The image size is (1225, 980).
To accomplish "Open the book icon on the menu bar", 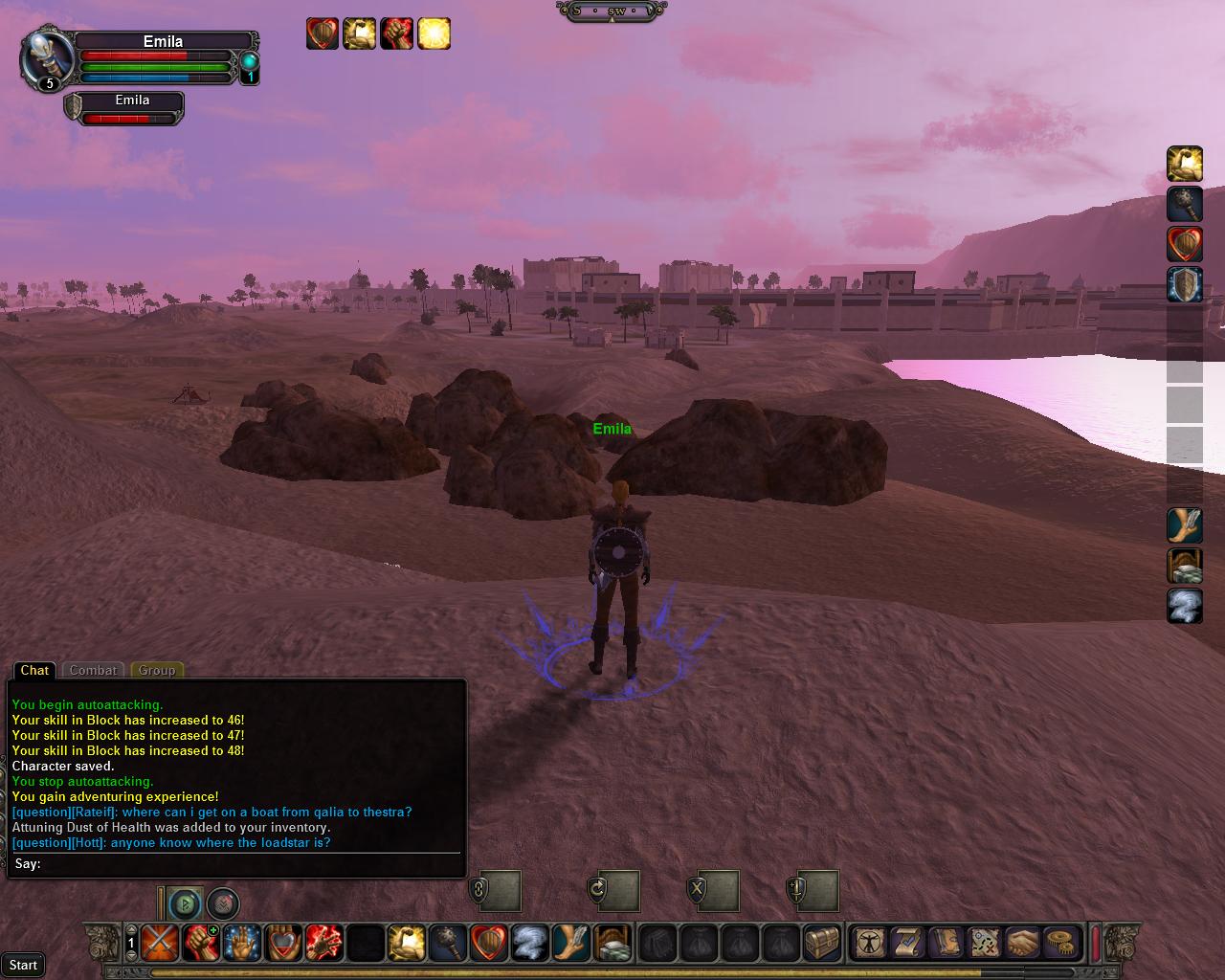I will [x=946, y=943].
